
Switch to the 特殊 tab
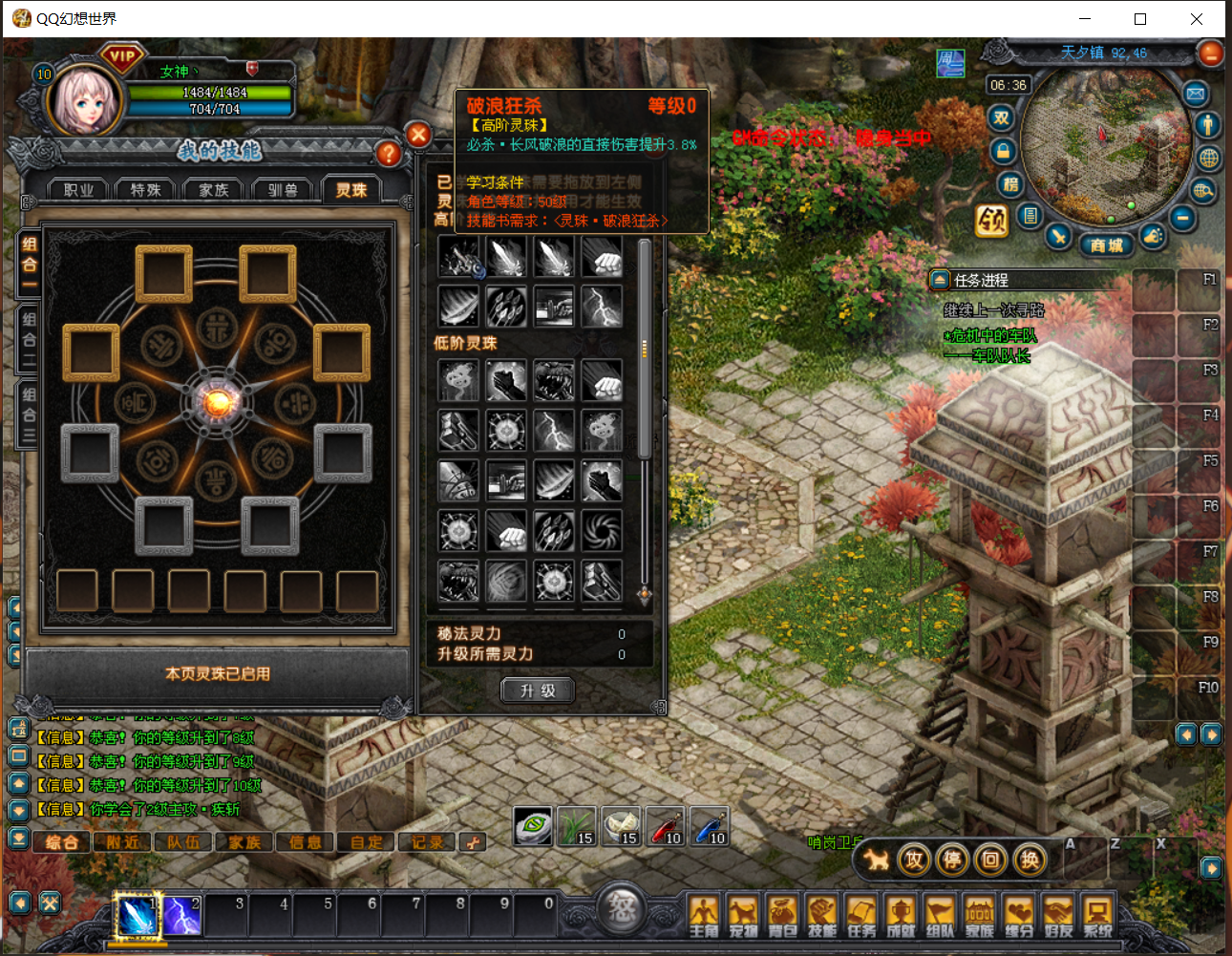click(x=146, y=190)
